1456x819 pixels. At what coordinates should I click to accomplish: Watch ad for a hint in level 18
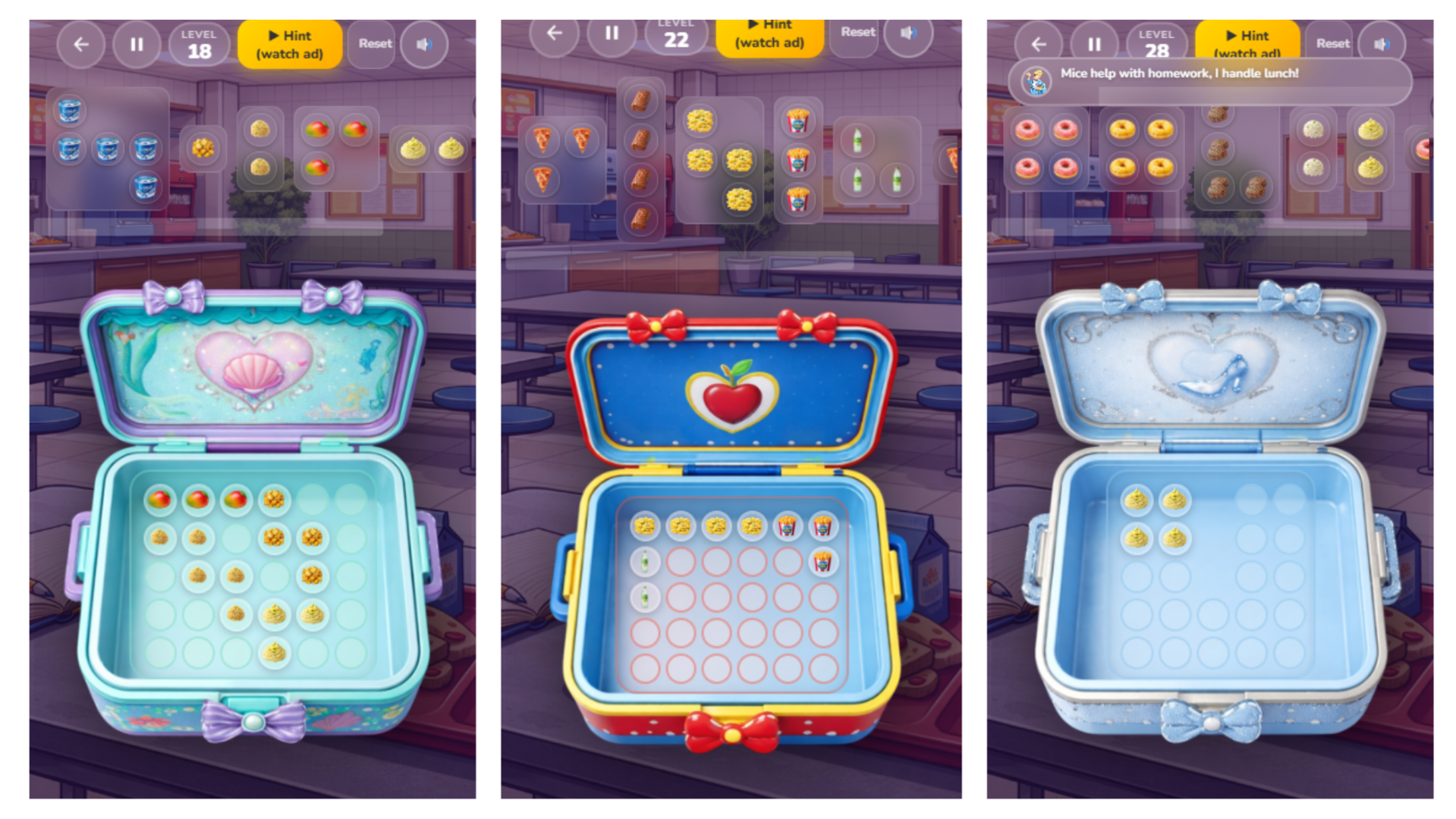(290, 43)
